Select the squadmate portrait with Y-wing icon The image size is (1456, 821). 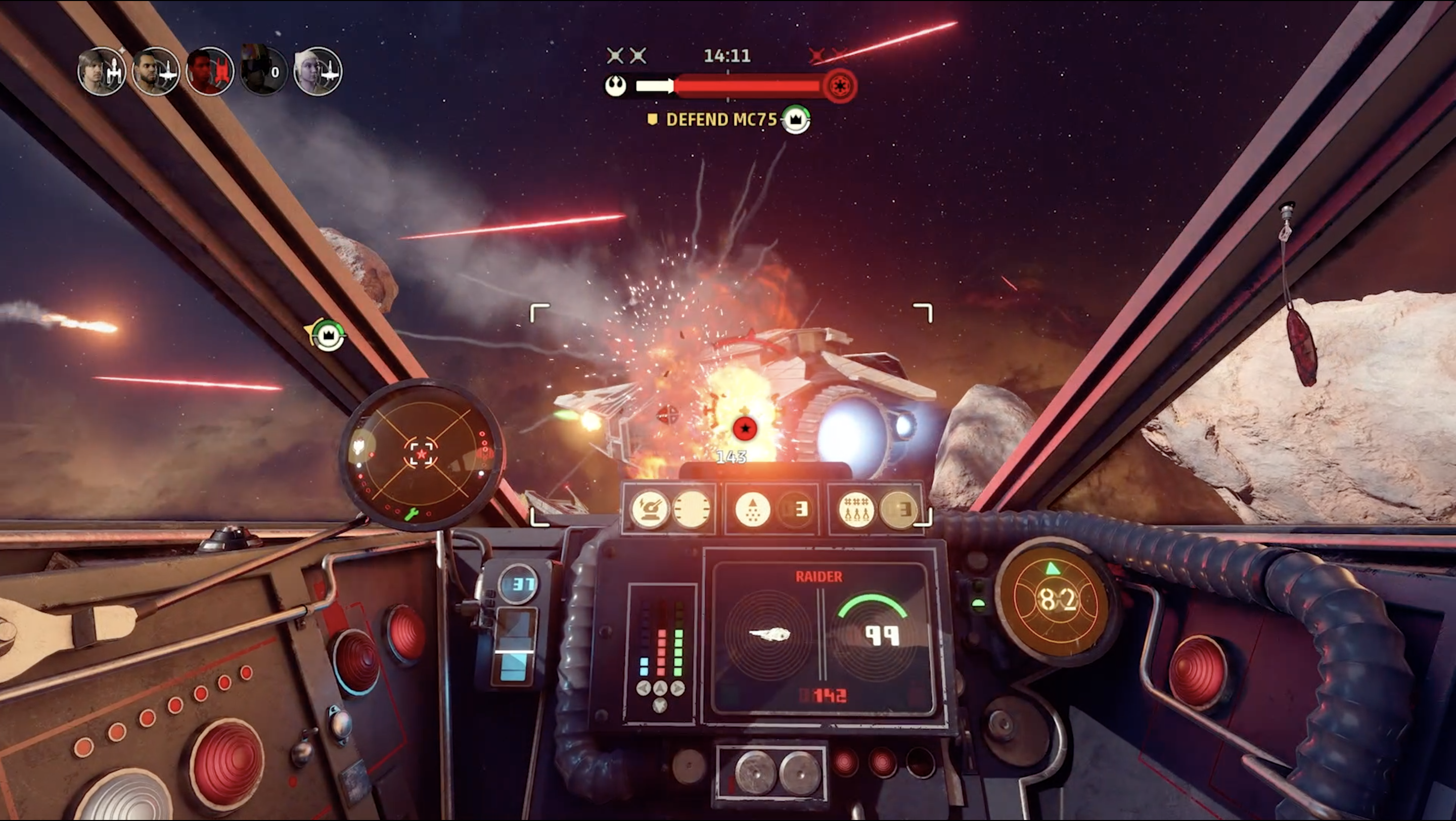[102, 71]
